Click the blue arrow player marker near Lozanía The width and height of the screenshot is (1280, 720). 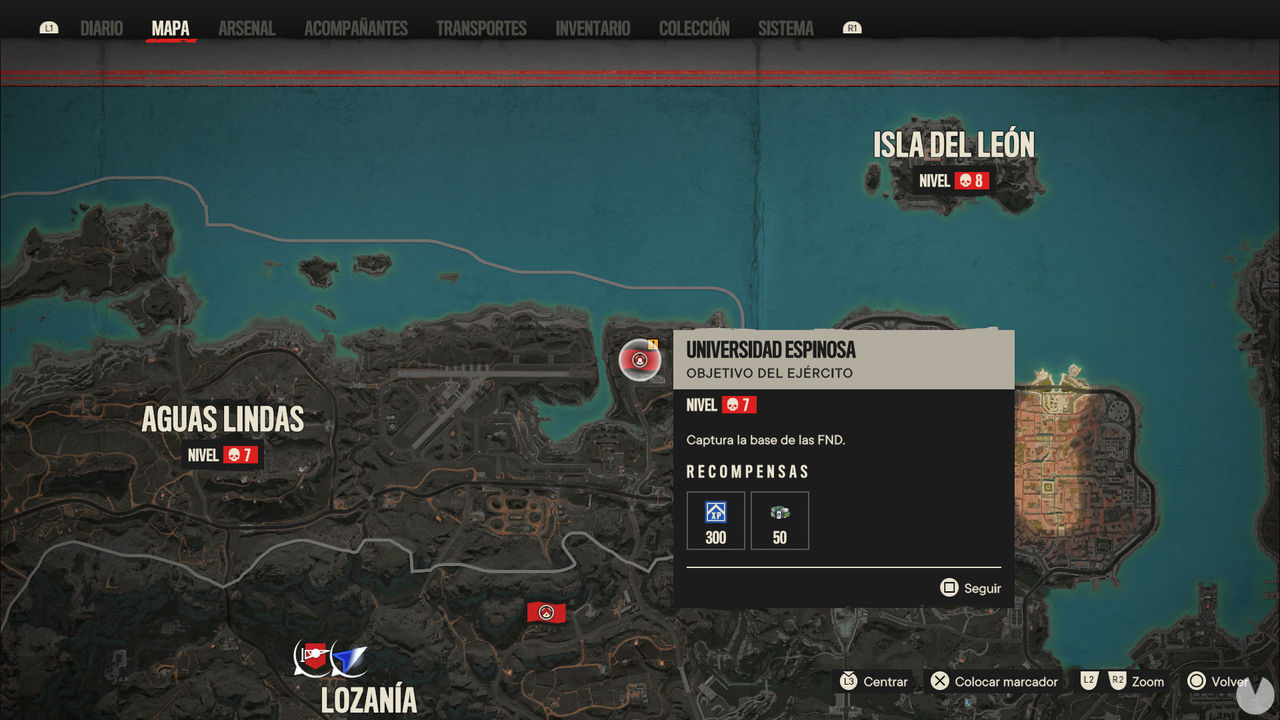click(349, 659)
